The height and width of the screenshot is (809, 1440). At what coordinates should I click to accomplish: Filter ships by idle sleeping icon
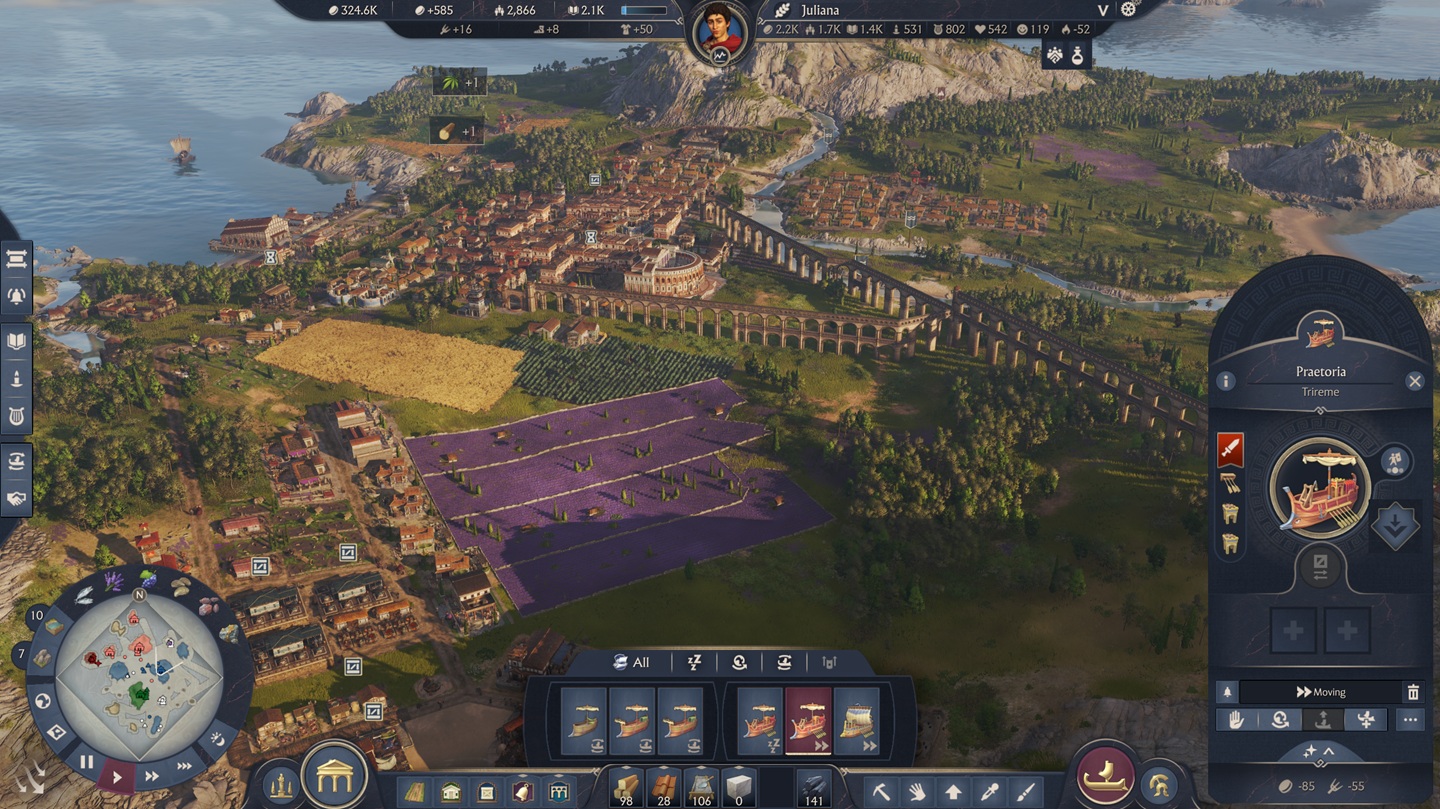click(694, 662)
